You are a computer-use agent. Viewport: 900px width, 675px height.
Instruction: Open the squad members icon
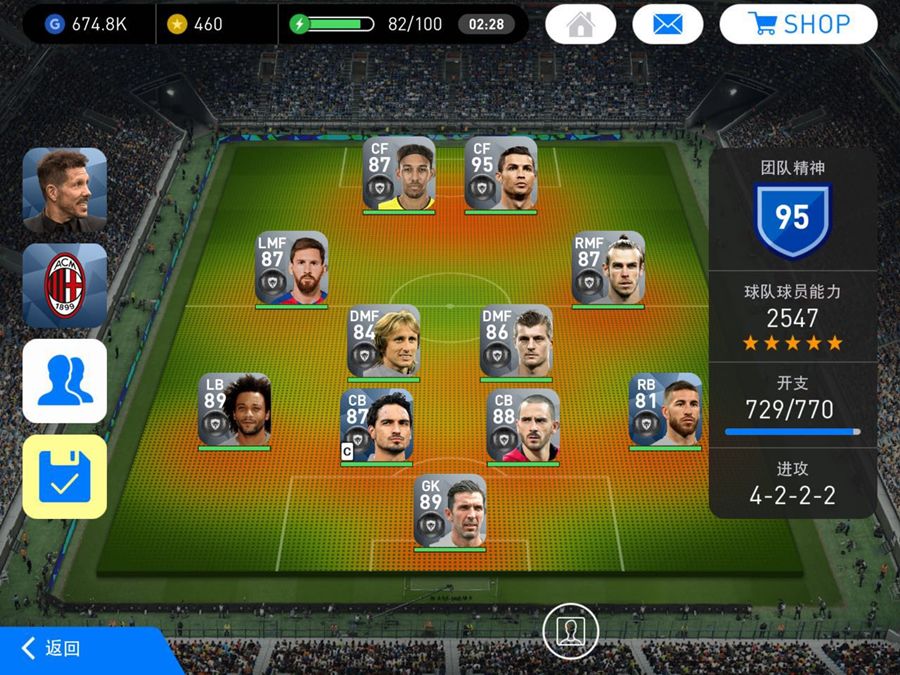tap(65, 381)
